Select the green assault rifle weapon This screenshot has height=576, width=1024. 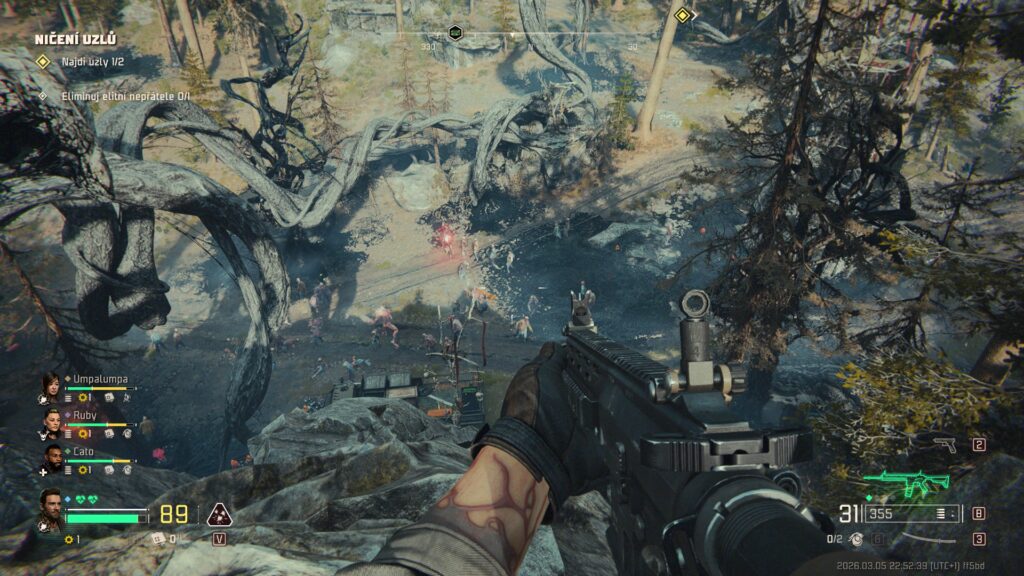coord(906,486)
